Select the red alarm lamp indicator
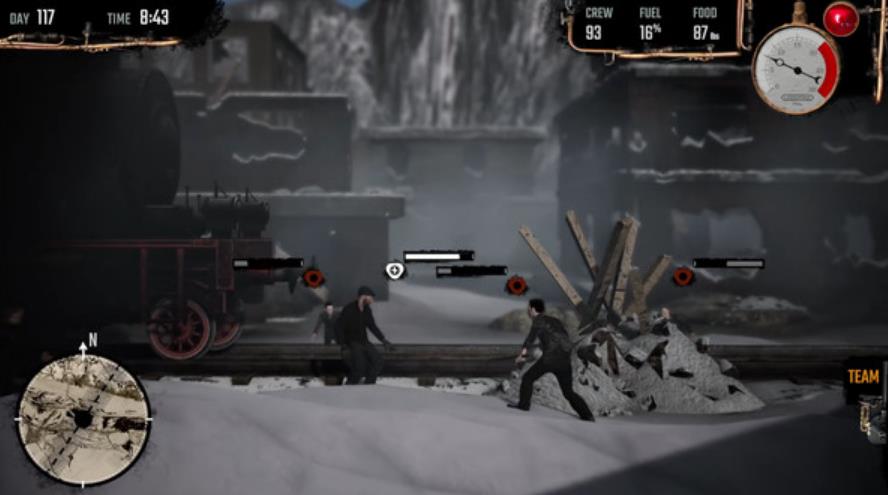This screenshot has height=495, width=888. (x=840, y=19)
